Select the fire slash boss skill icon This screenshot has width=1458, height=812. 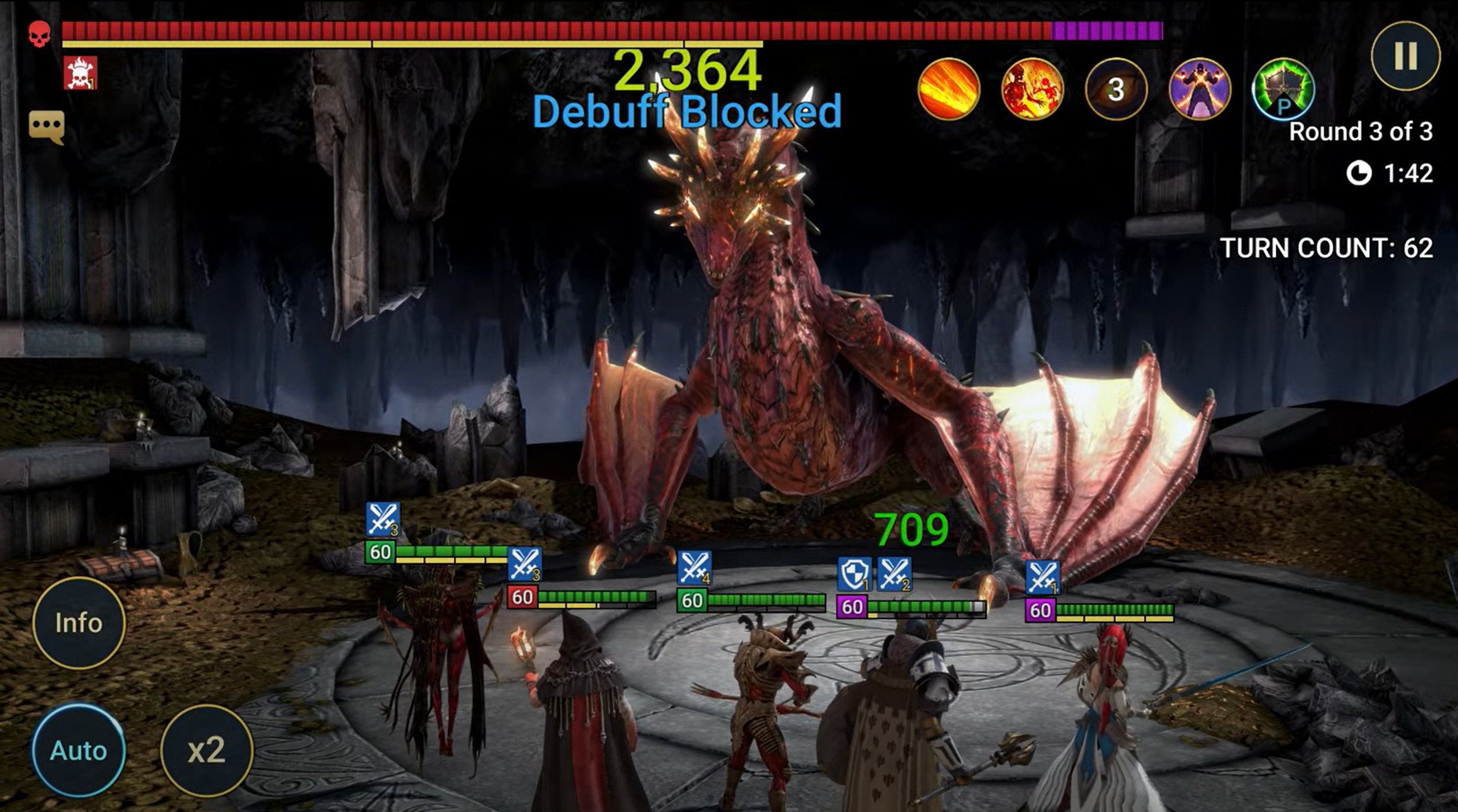(949, 89)
